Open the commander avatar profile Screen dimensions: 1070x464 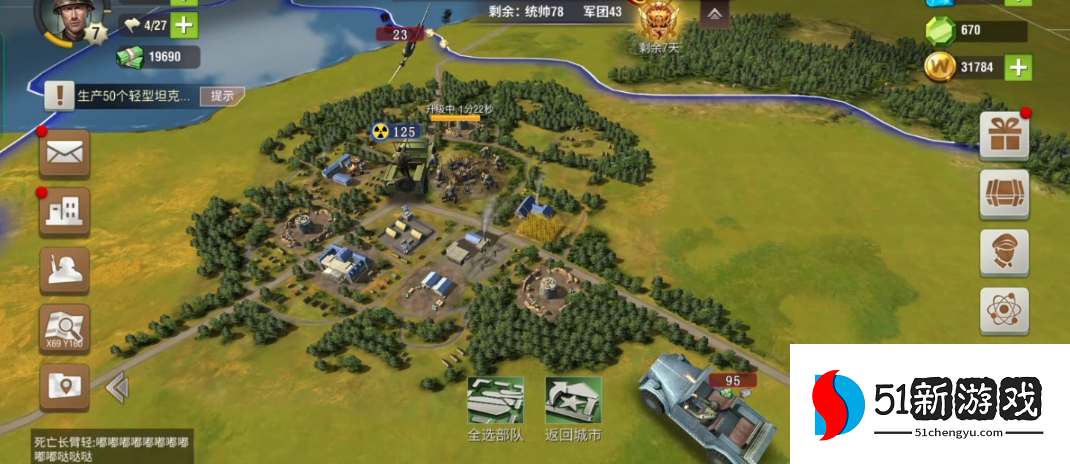click(65, 20)
